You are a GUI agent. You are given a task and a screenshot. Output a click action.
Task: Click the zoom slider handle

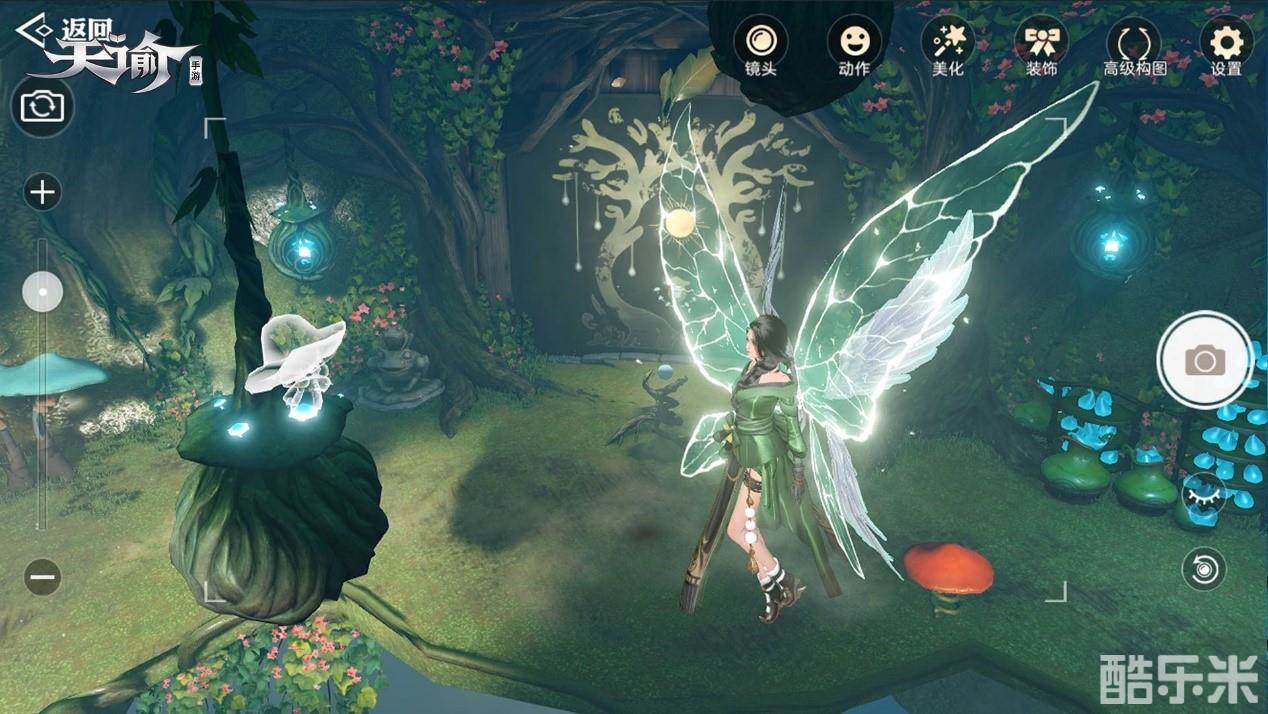click(x=42, y=292)
